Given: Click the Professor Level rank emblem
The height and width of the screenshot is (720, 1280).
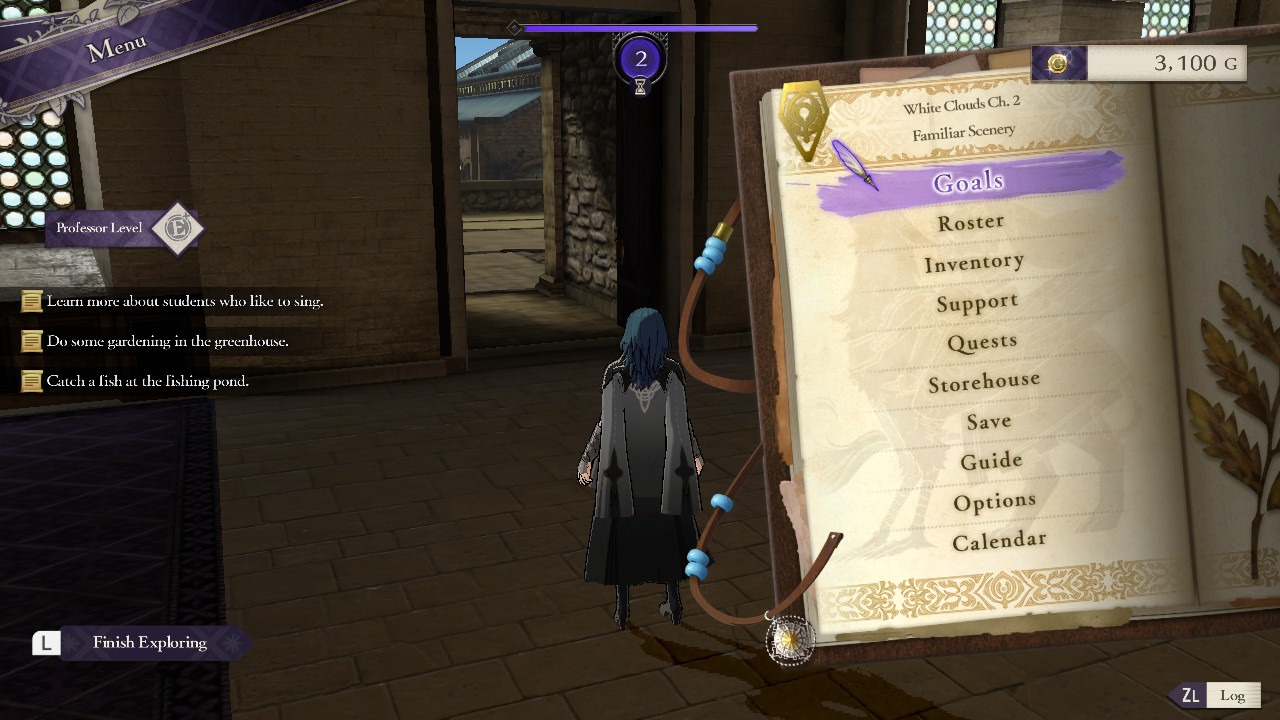Looking at the screenshot, I should coord(179,228).
